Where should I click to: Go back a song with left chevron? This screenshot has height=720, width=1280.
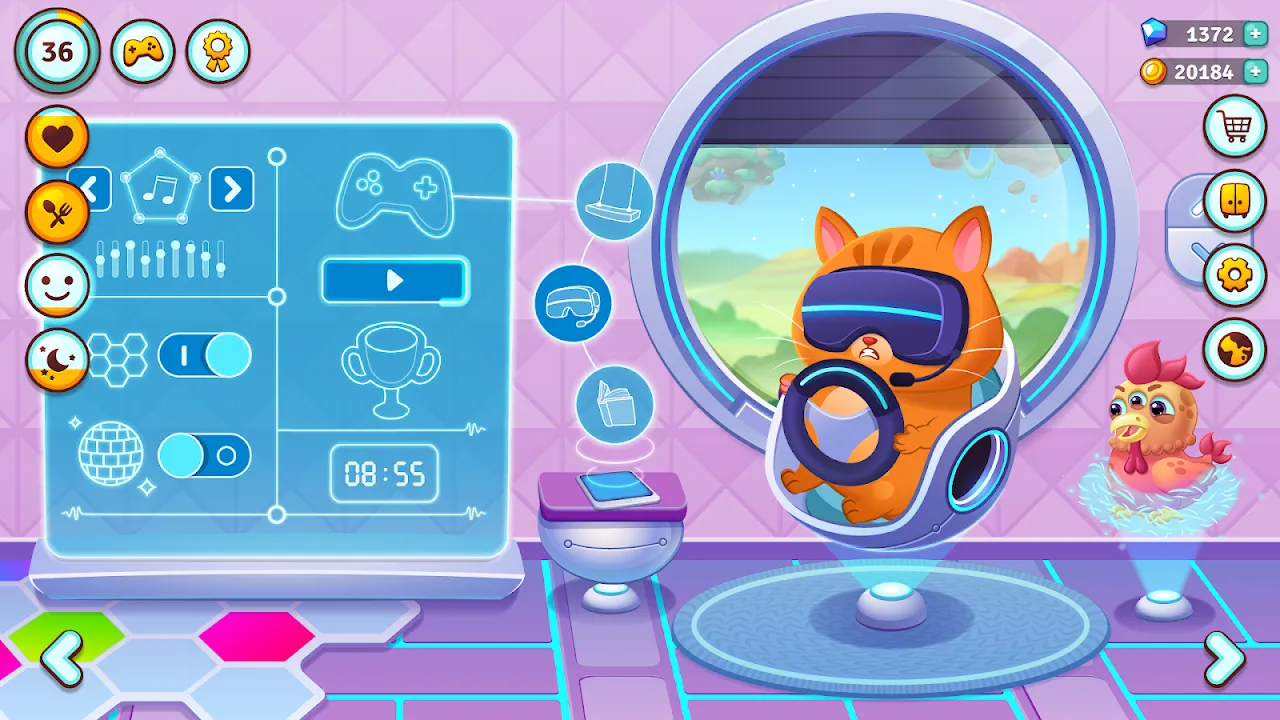pyautogui.click(x=93, y=190)
